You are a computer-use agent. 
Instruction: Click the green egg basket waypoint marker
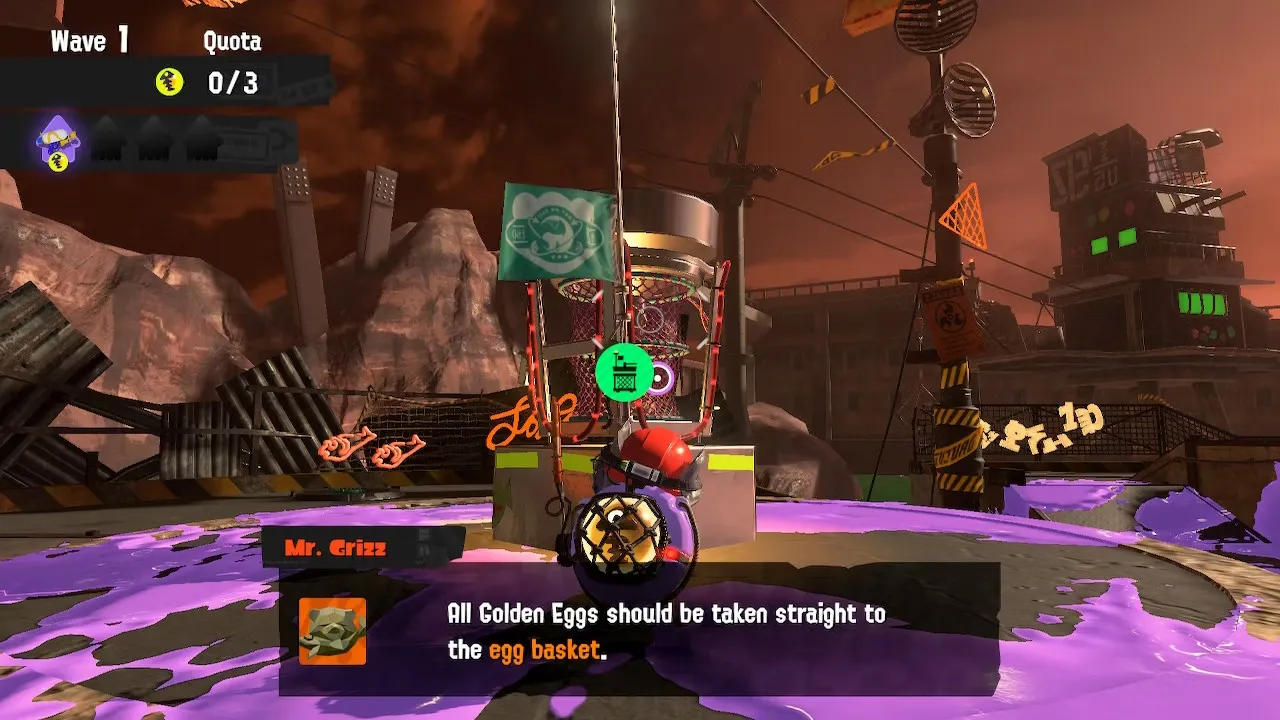tap(624, 373)
